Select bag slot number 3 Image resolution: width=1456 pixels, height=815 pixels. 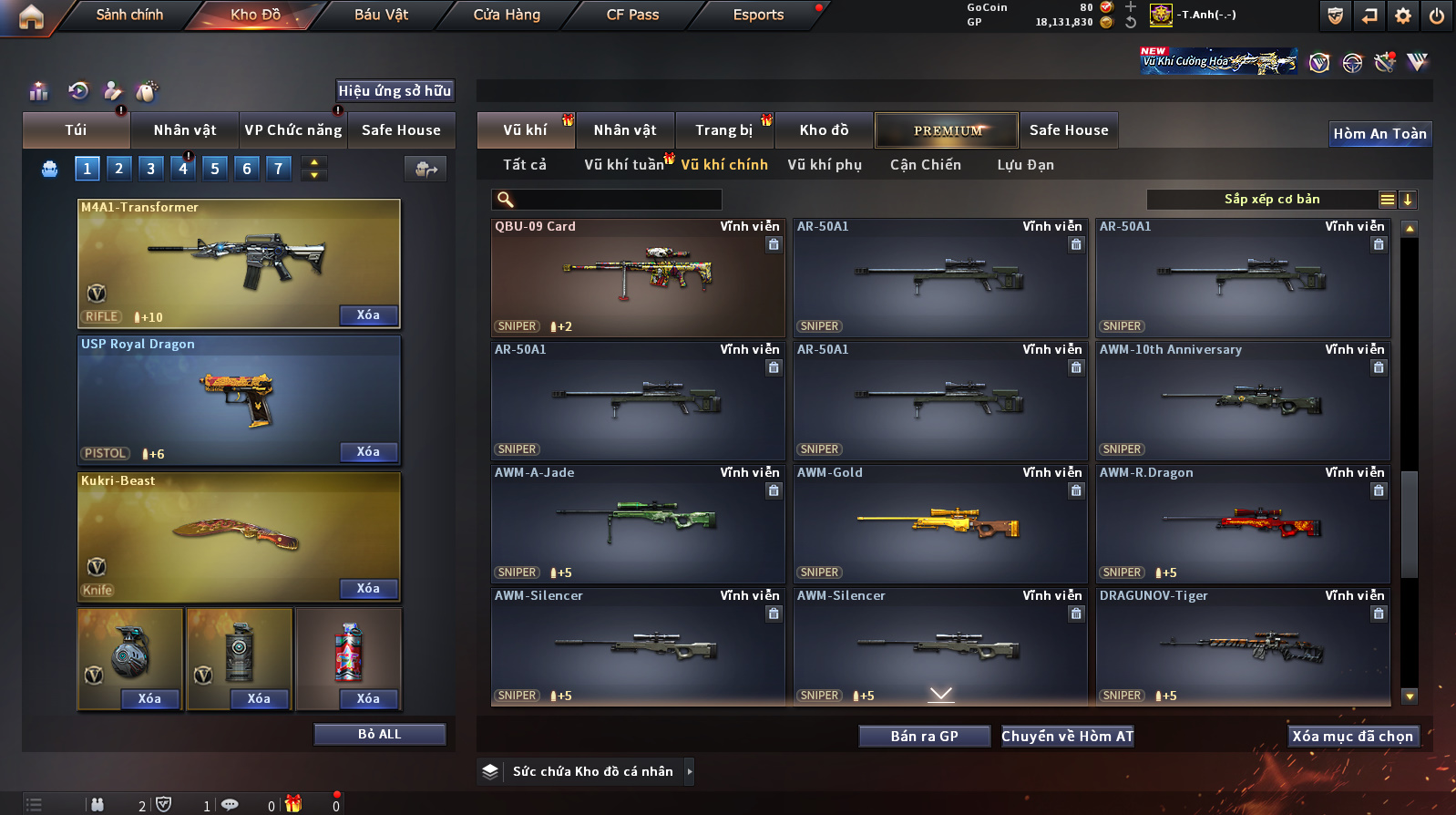[x=150, y=169]
